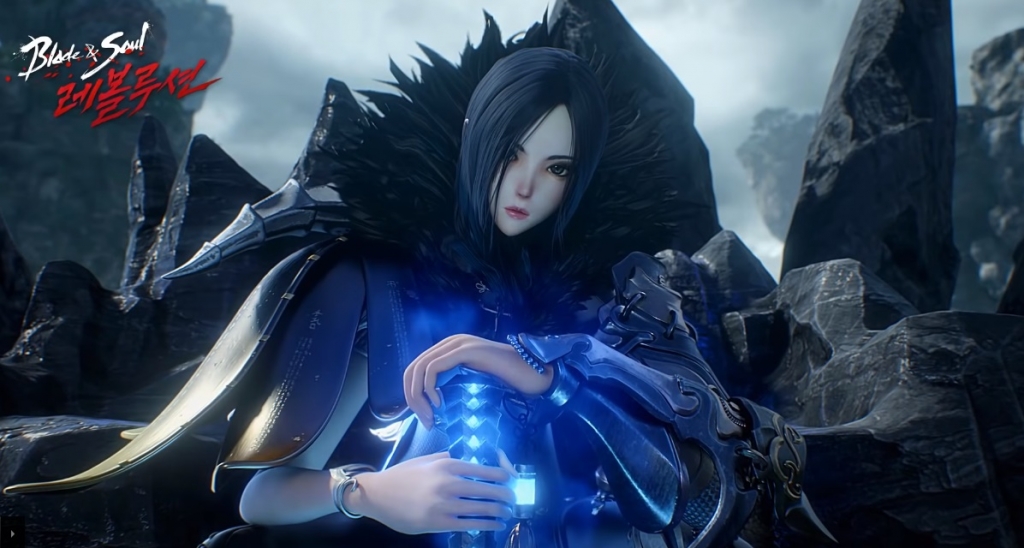Click the video play button
Viewport: 1024px width, 548px height.
13,534
